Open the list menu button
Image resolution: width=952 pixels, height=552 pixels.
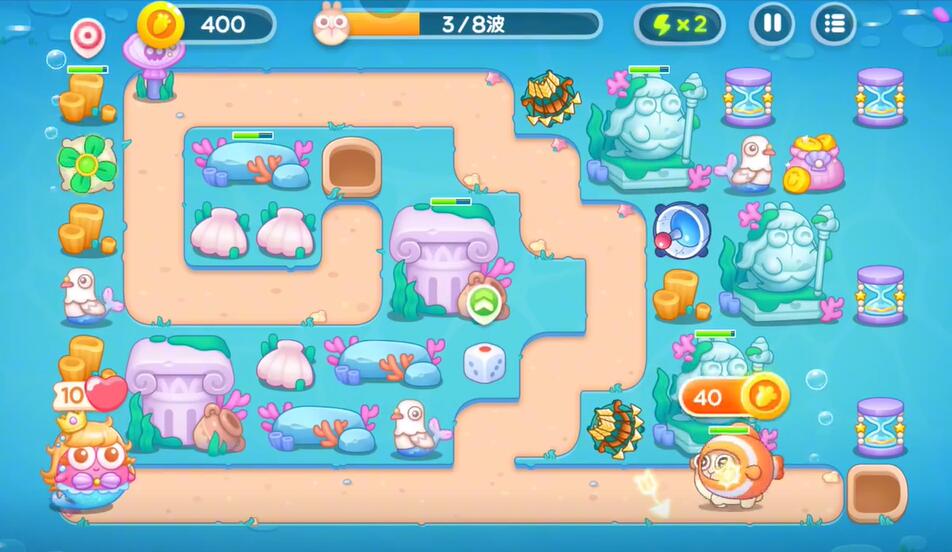point(833,23)
